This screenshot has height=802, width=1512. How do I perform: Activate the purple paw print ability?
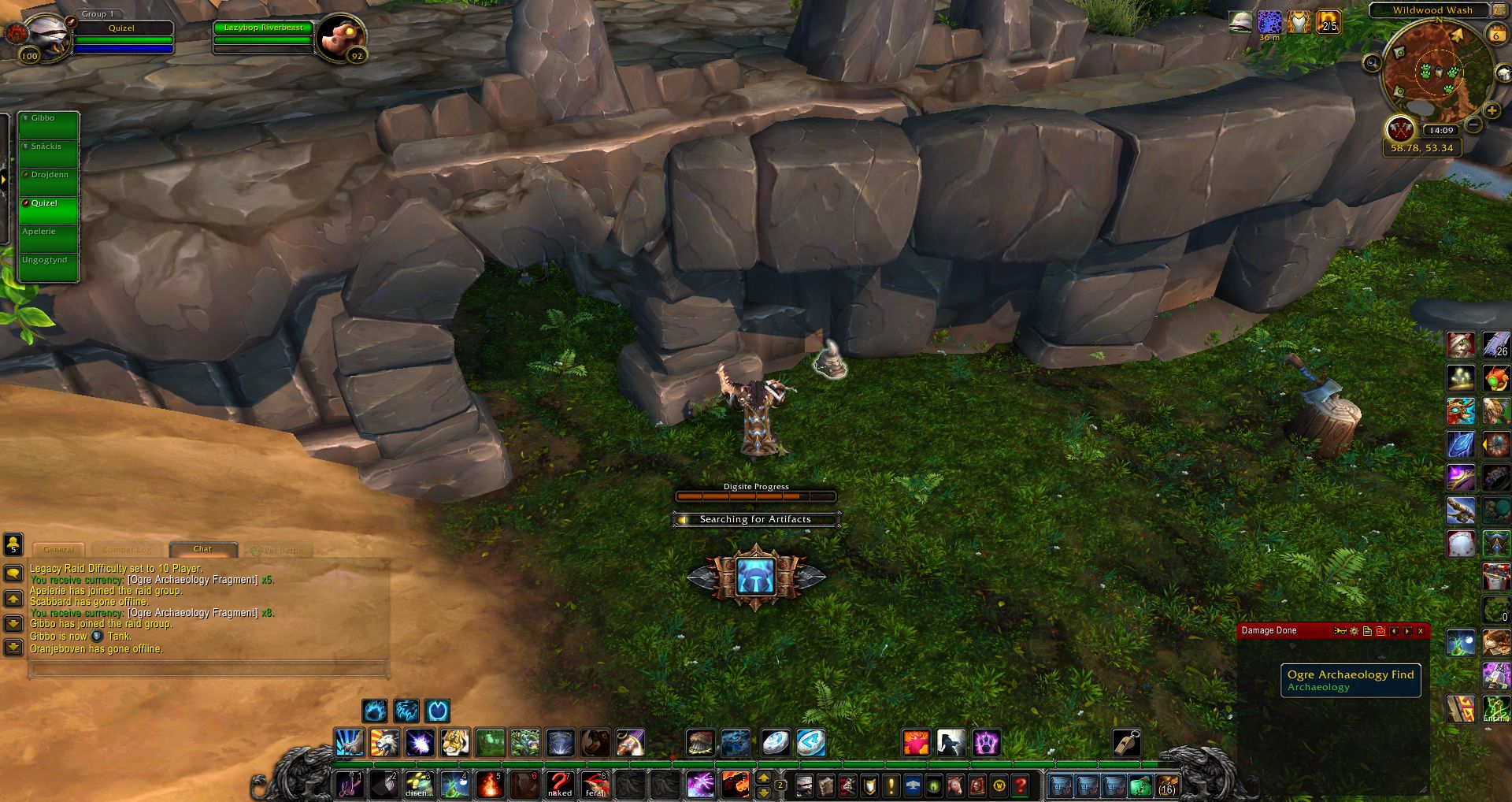coord(985,742)
